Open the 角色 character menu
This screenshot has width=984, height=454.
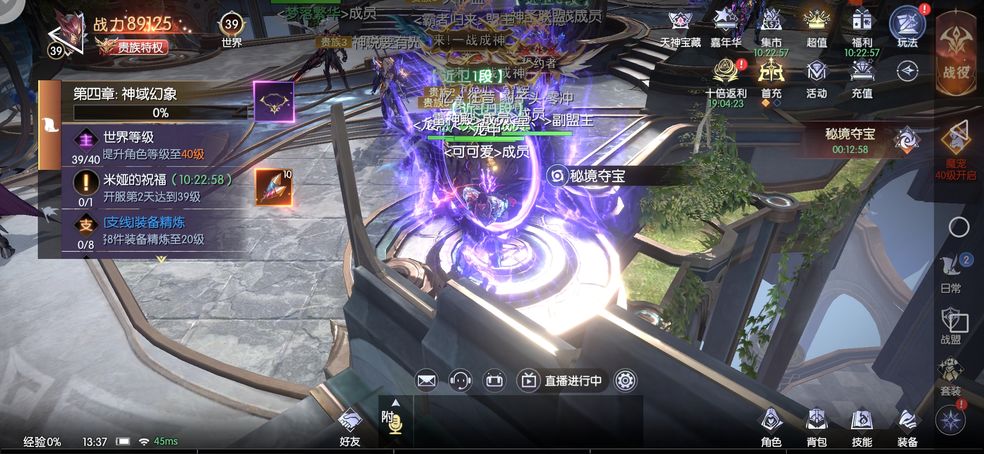(771, 424)
